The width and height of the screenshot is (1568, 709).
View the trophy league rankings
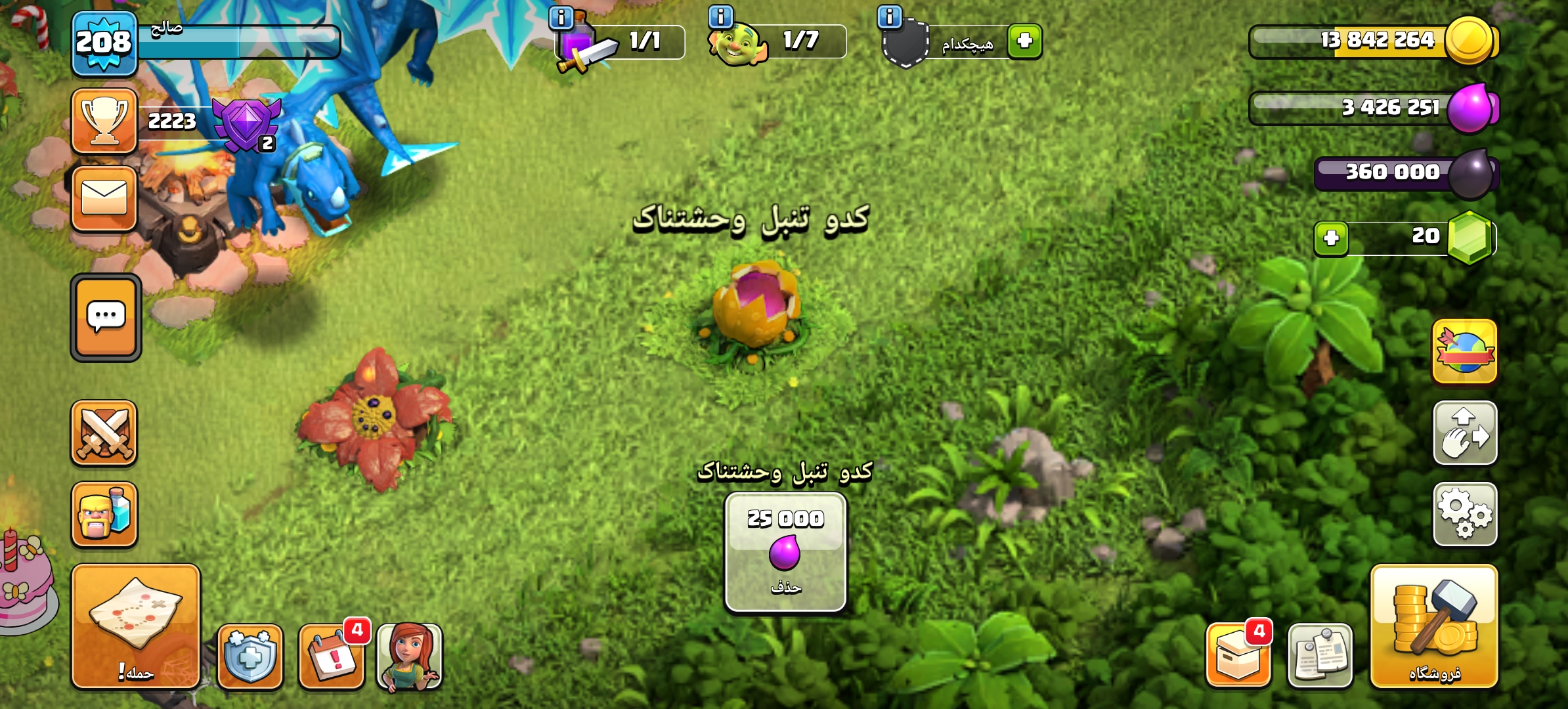tap(104, 121)
